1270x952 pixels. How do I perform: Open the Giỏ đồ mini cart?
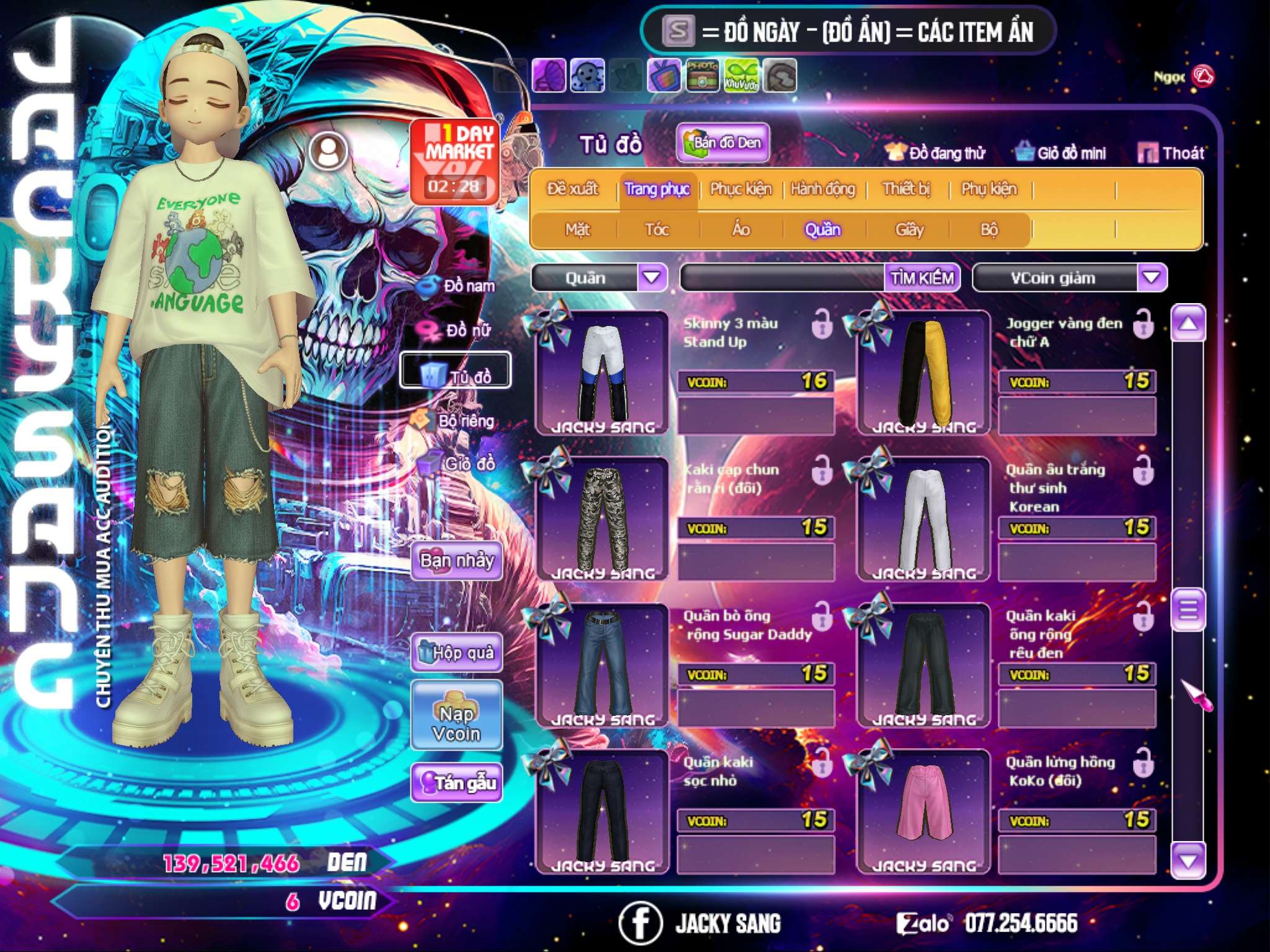(1060, 153)
